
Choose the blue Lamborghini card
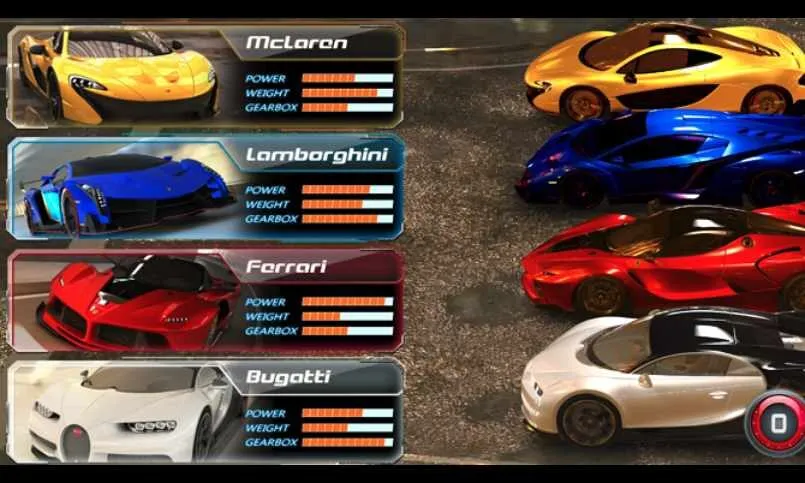205,188
